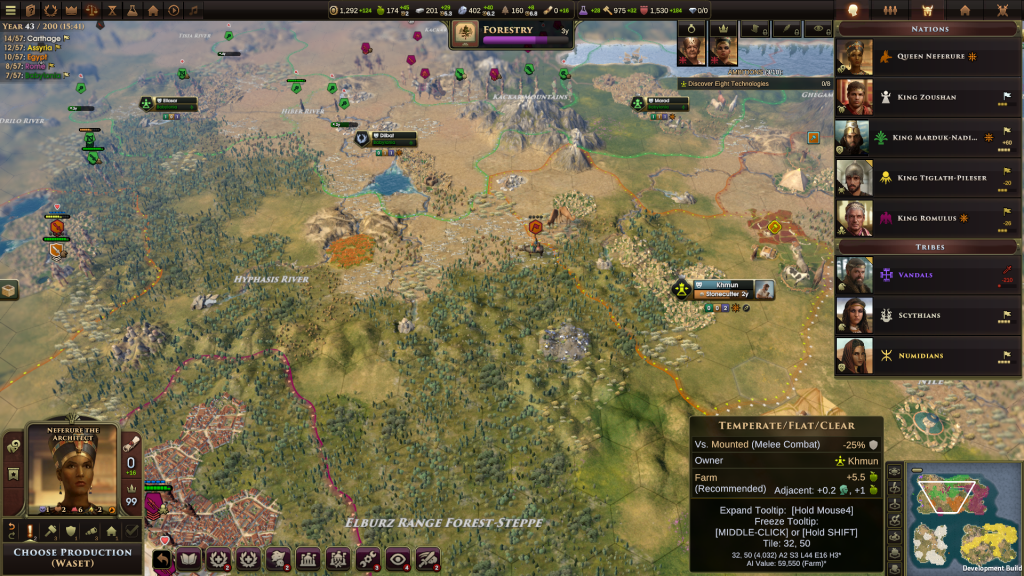Open the music note menu button
The height and width of the screenshot is (576, 1024).
pos(194,10)
